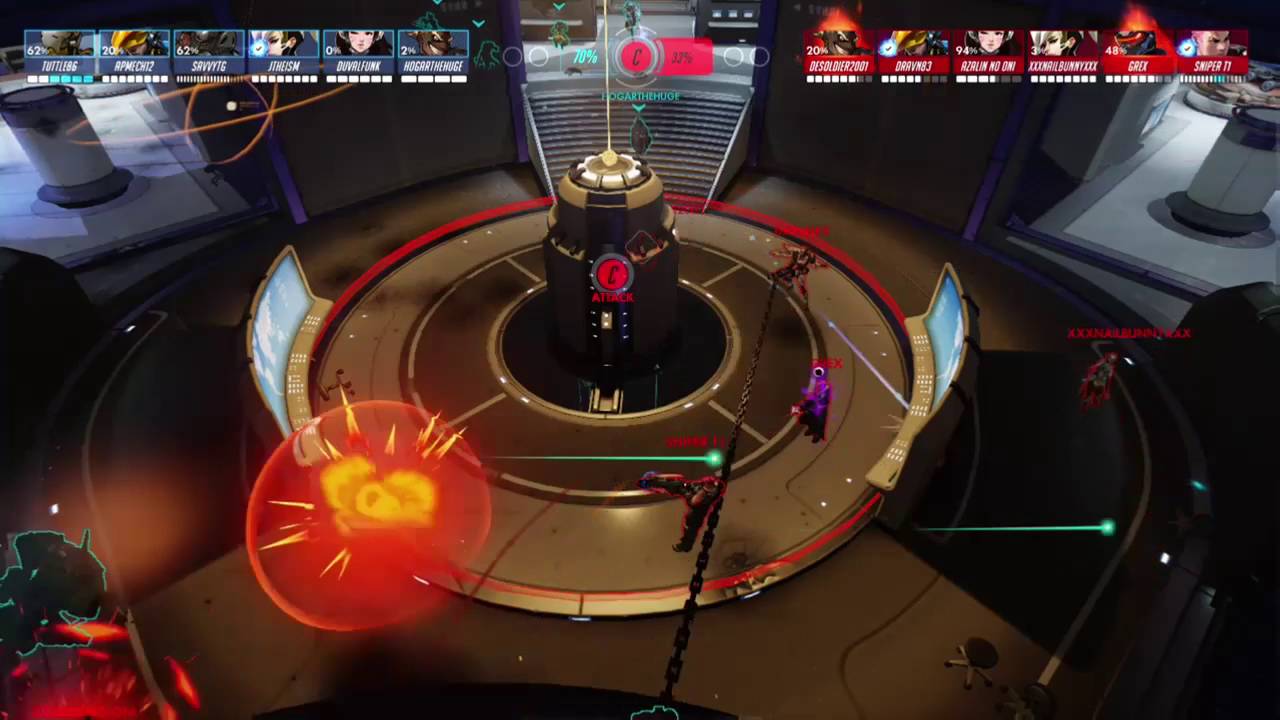Toggle DRAVN83's ultimate-ready indicator

pyautogui.click(x=886, y=46)
